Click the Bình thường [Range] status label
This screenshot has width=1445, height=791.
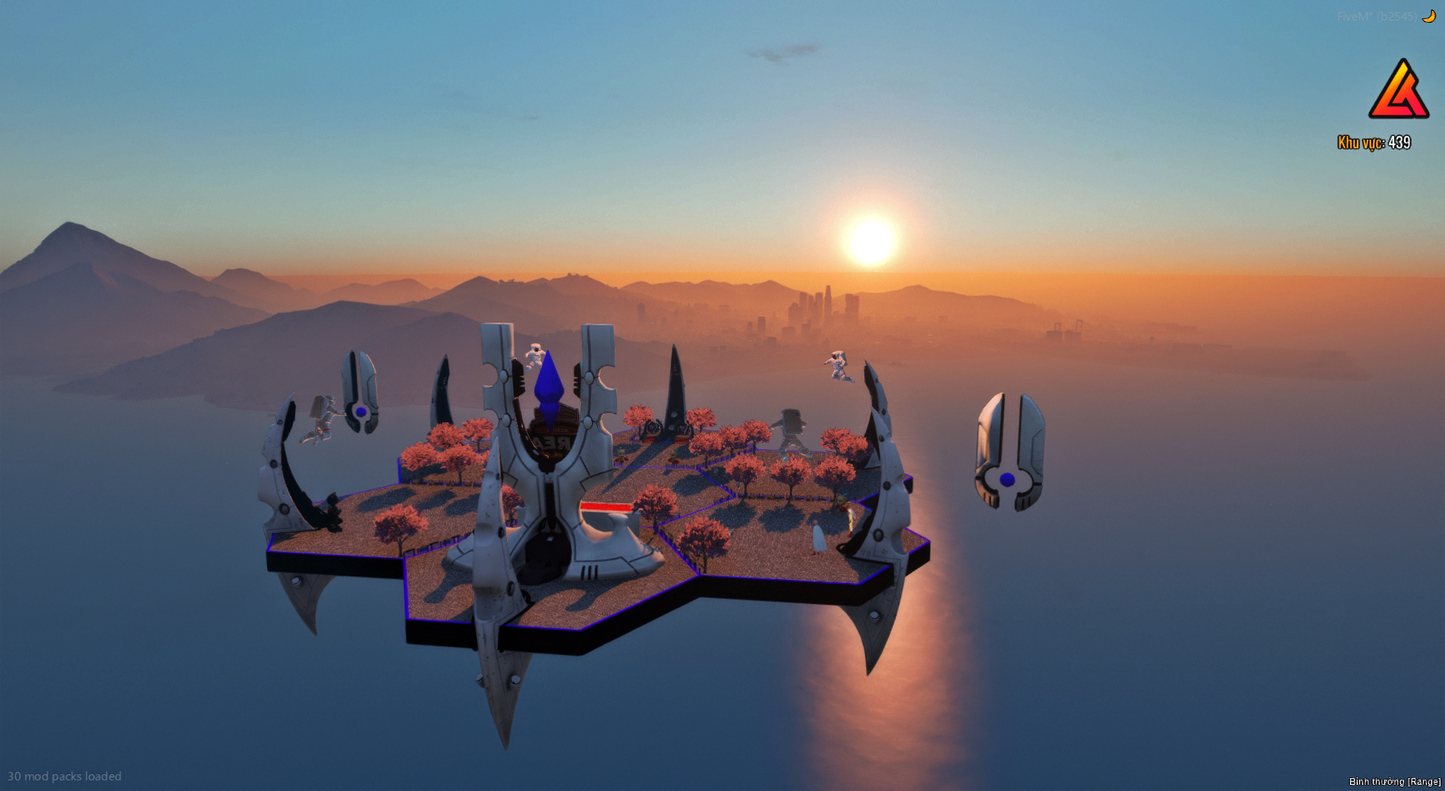point(1394,781)
